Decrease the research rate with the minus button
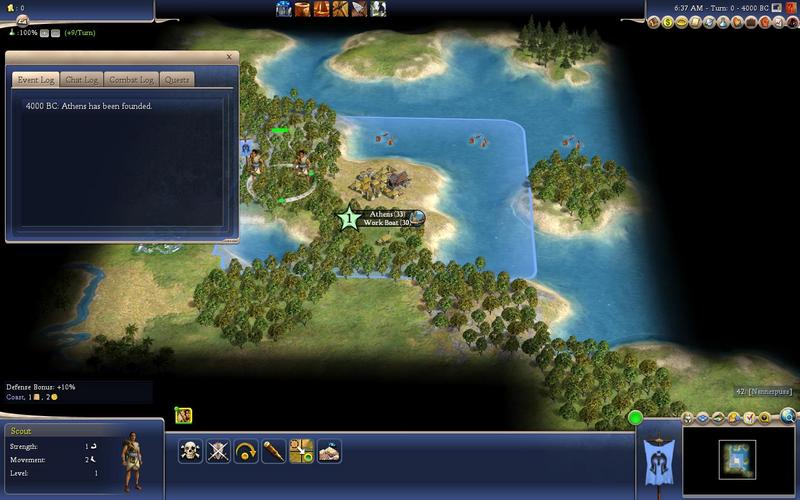 [54, 33]
